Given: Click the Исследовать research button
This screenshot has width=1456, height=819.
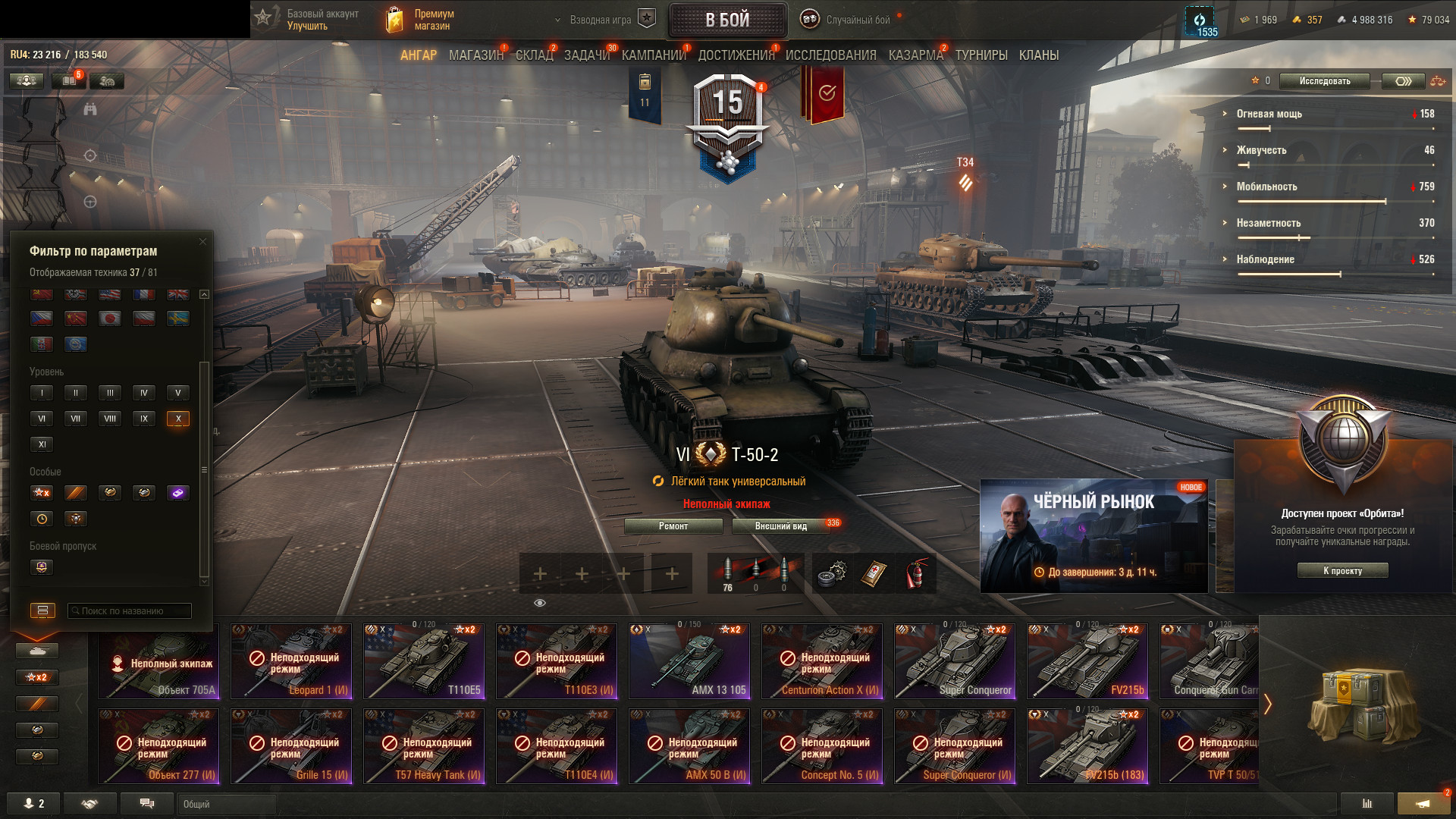Looking at the screenshot, I should [1324, 81].
